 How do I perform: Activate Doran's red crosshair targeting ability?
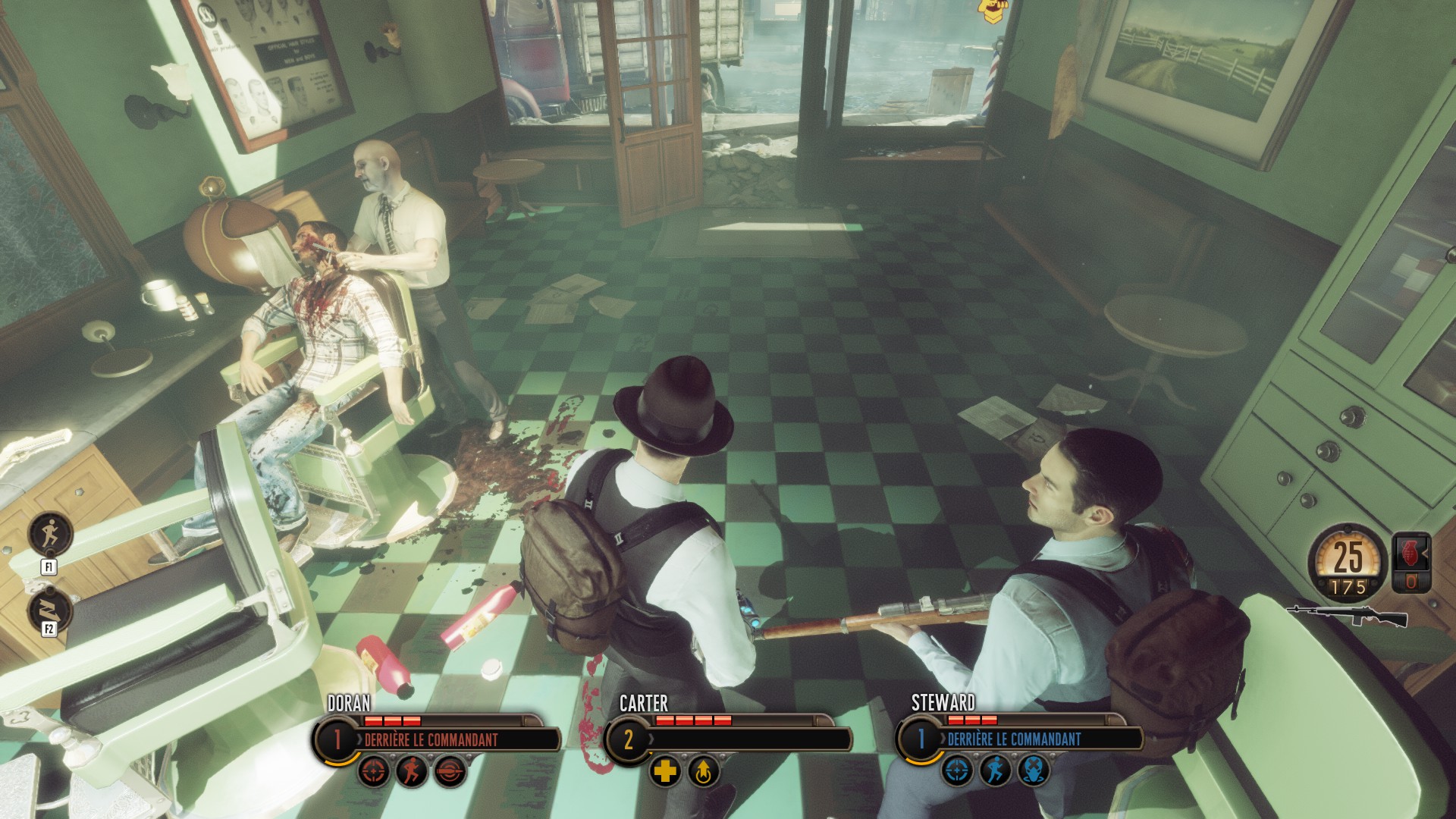(x=375, y=772)
